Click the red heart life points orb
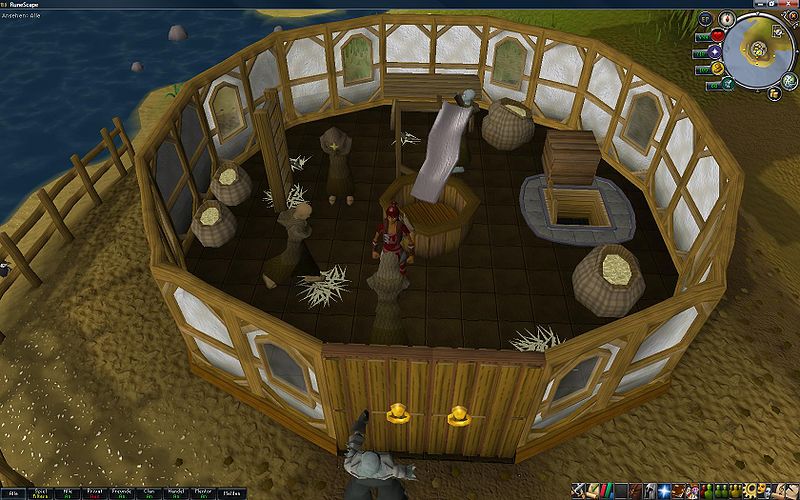This screenshot has height=500, width=800. (716, 36)
